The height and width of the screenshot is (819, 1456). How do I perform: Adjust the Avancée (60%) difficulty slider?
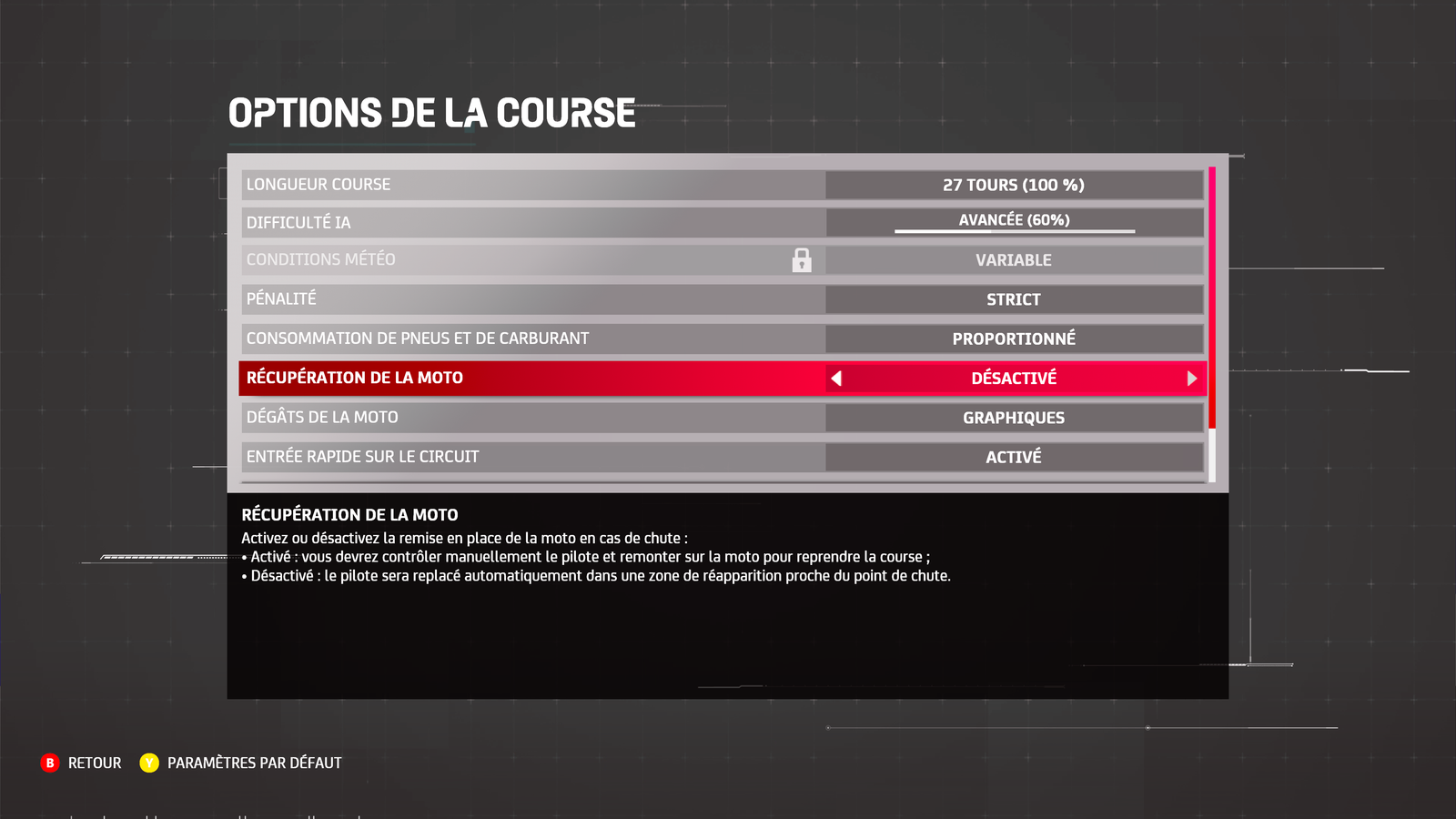click(1014, 231)
